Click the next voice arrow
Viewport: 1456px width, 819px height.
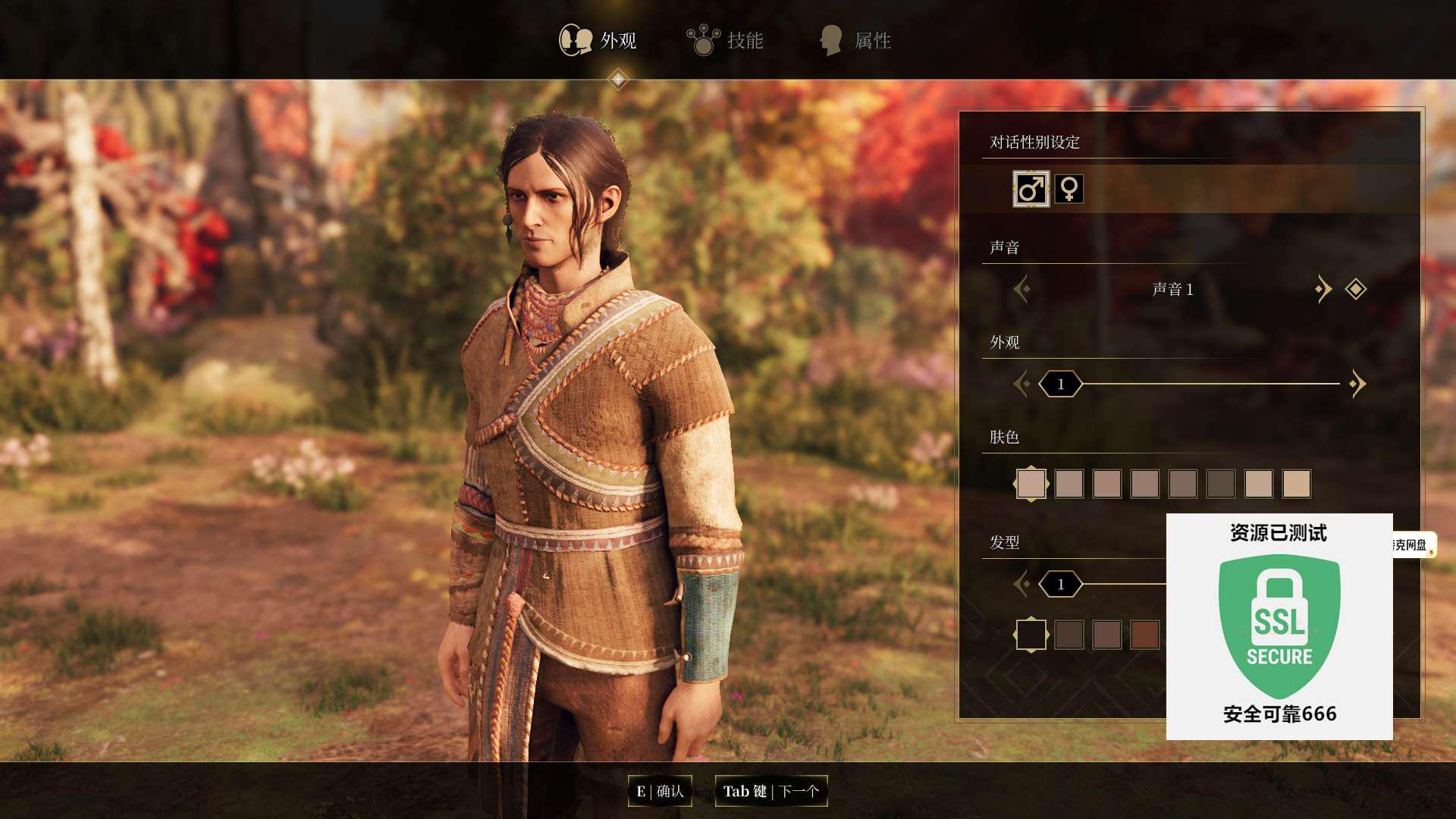pos(1323,289)
